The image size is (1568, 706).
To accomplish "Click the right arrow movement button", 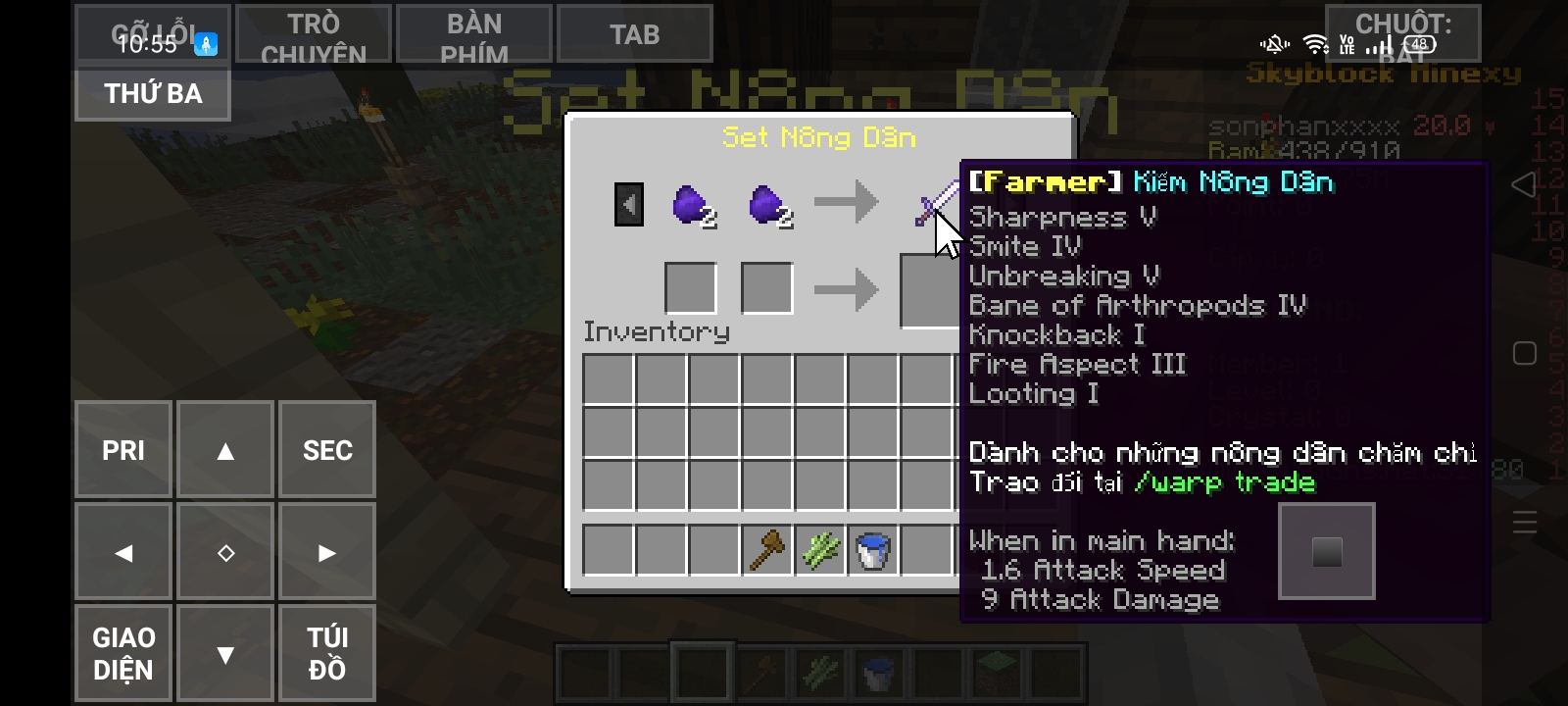I will pos(327,553).
